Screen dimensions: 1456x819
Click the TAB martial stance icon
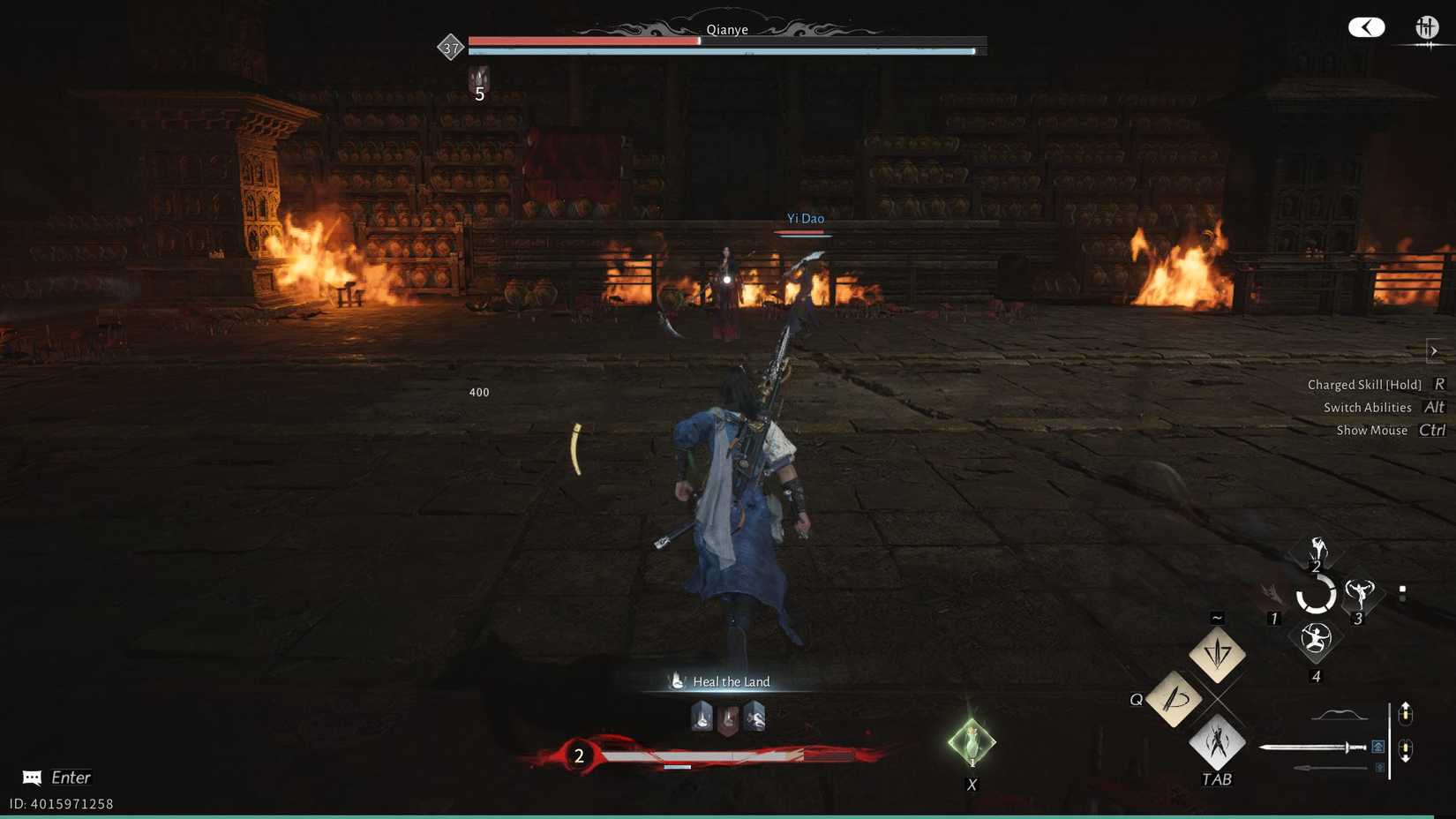point(1217,744)
